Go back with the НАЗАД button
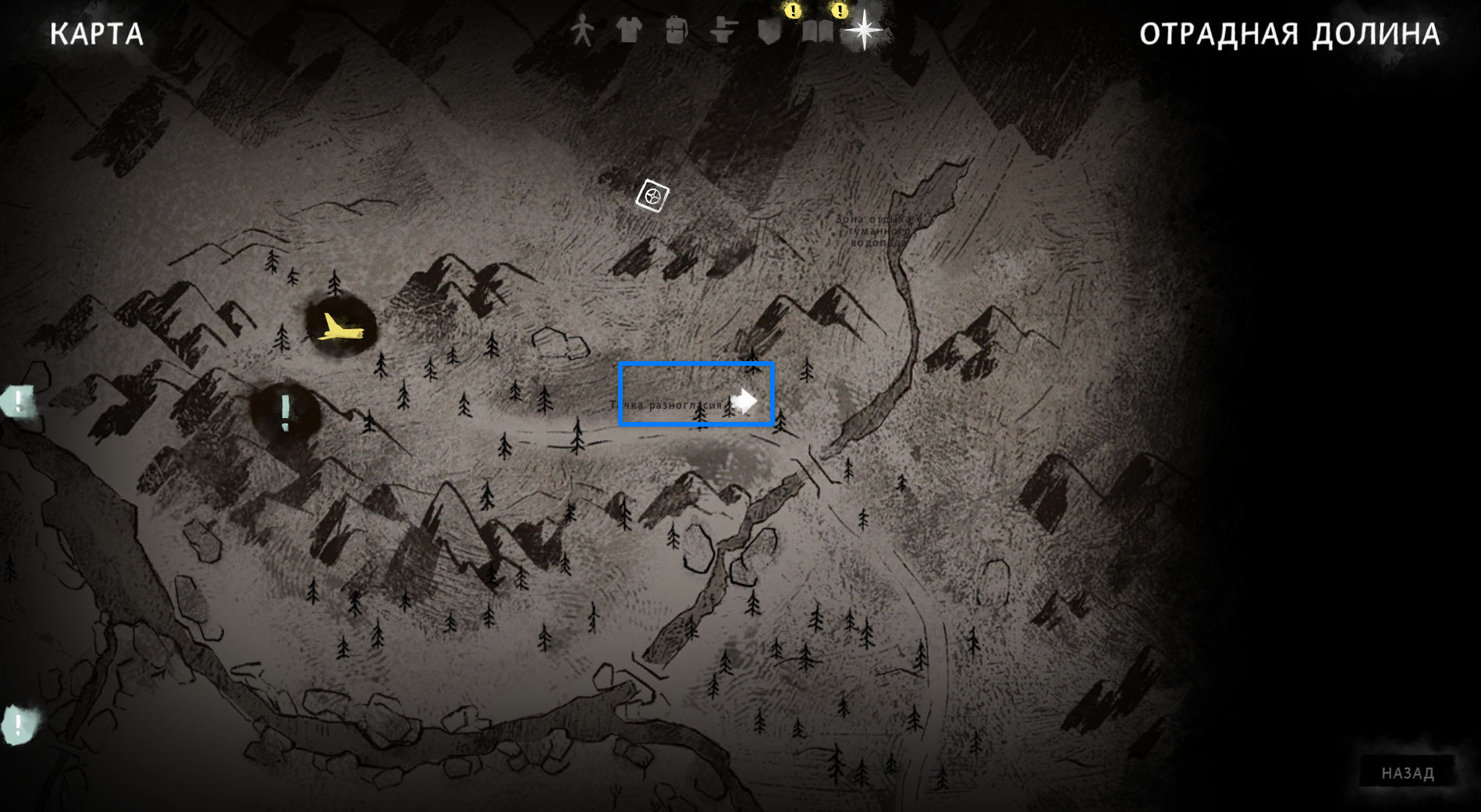 pyautogui.click(x=1407, y=773)
